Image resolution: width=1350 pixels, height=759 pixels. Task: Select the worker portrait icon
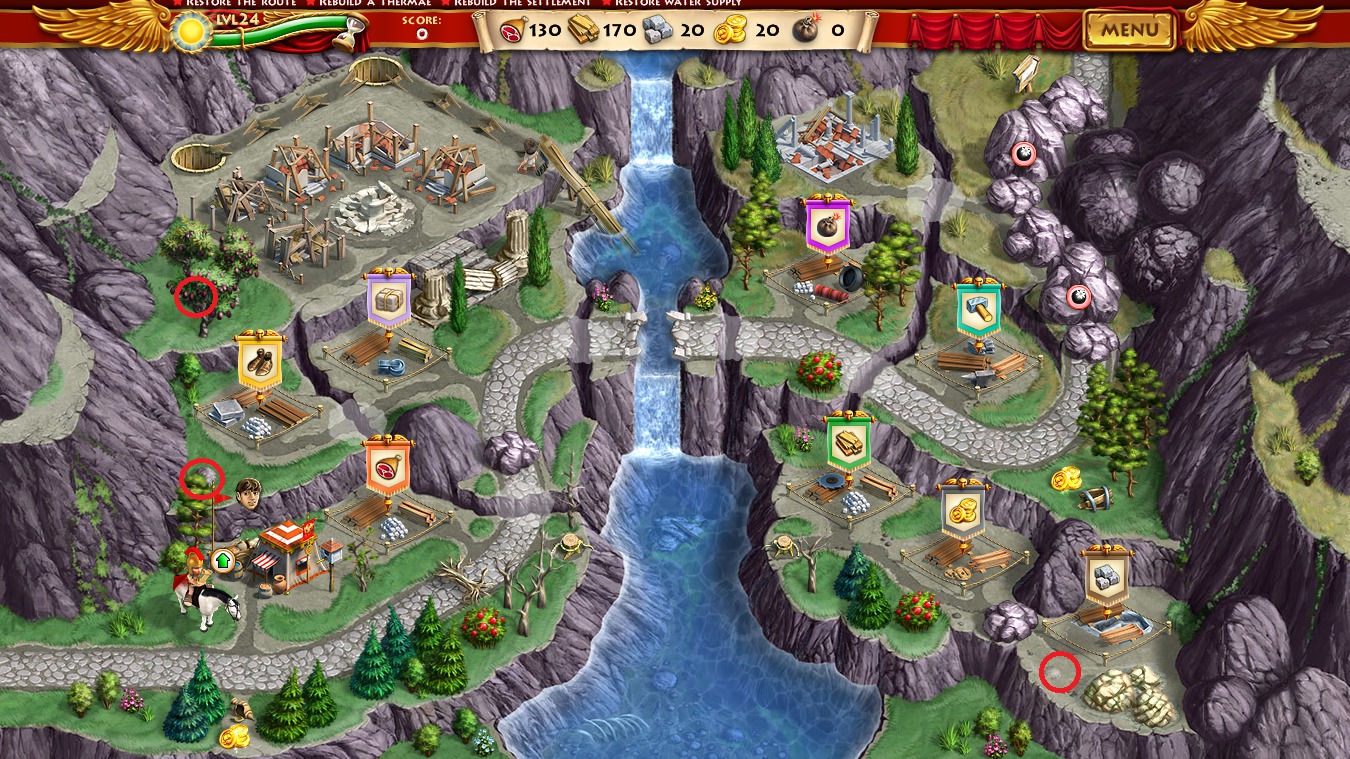249,492
